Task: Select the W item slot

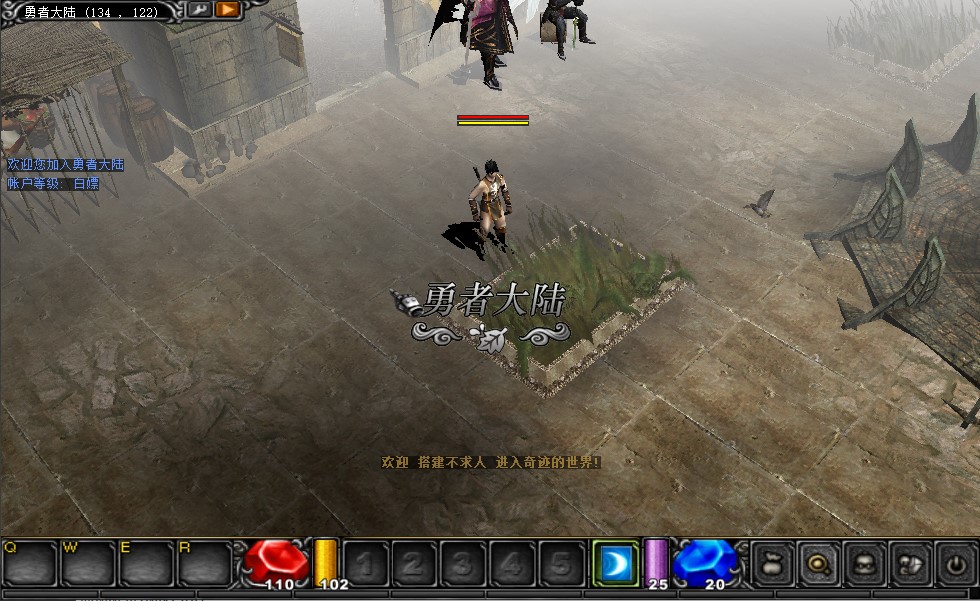Action: click(x=88, y=564)
